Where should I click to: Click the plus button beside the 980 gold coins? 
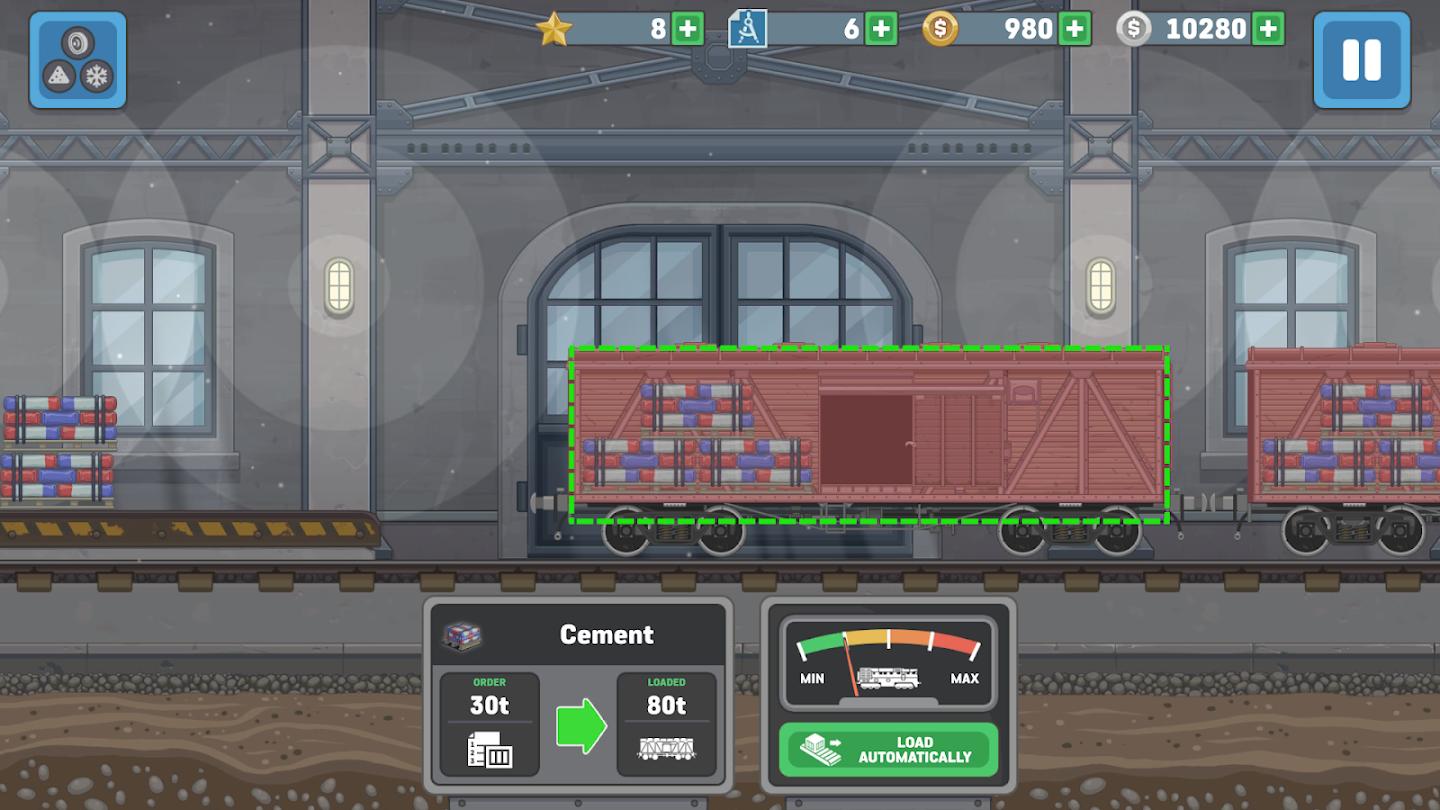point(1073,29)
